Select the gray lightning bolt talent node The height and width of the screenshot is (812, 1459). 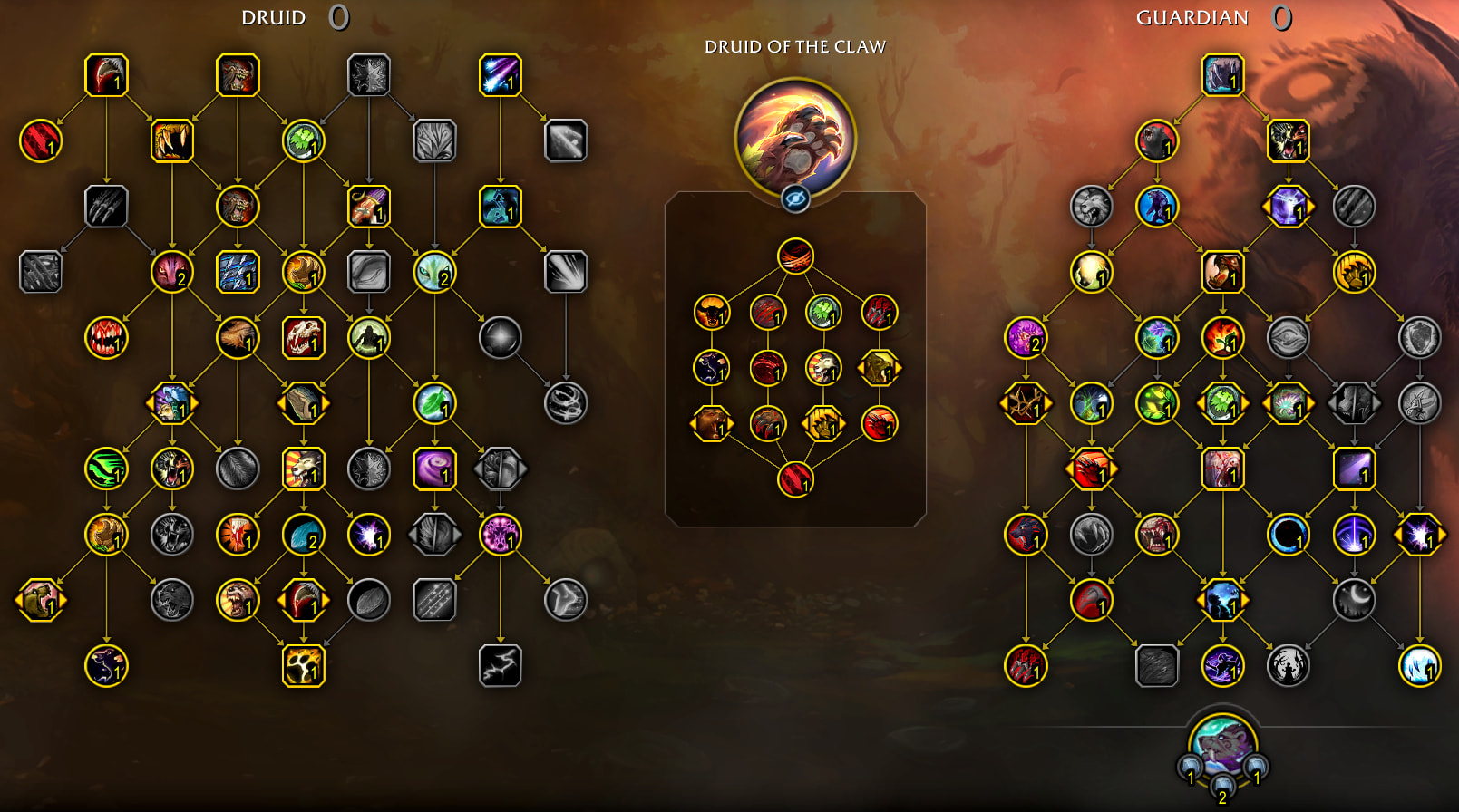500,665
